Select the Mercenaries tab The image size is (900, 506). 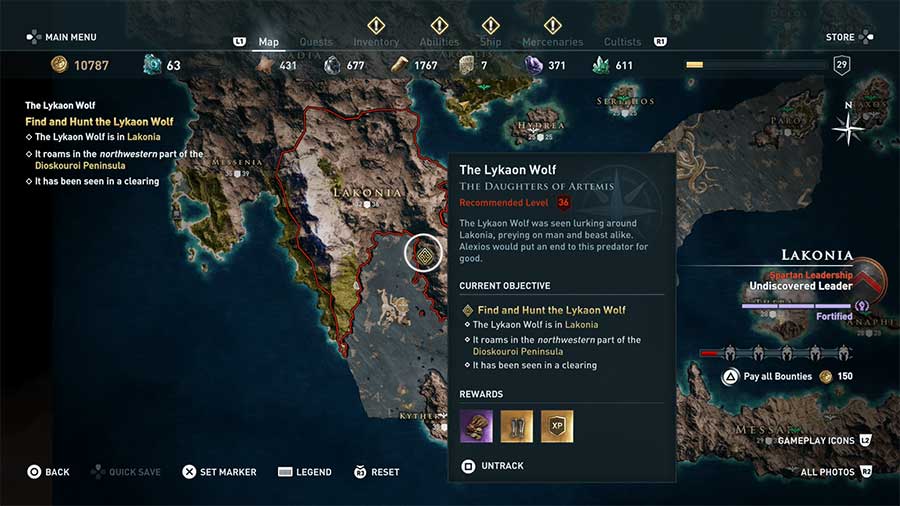[552, 42]
